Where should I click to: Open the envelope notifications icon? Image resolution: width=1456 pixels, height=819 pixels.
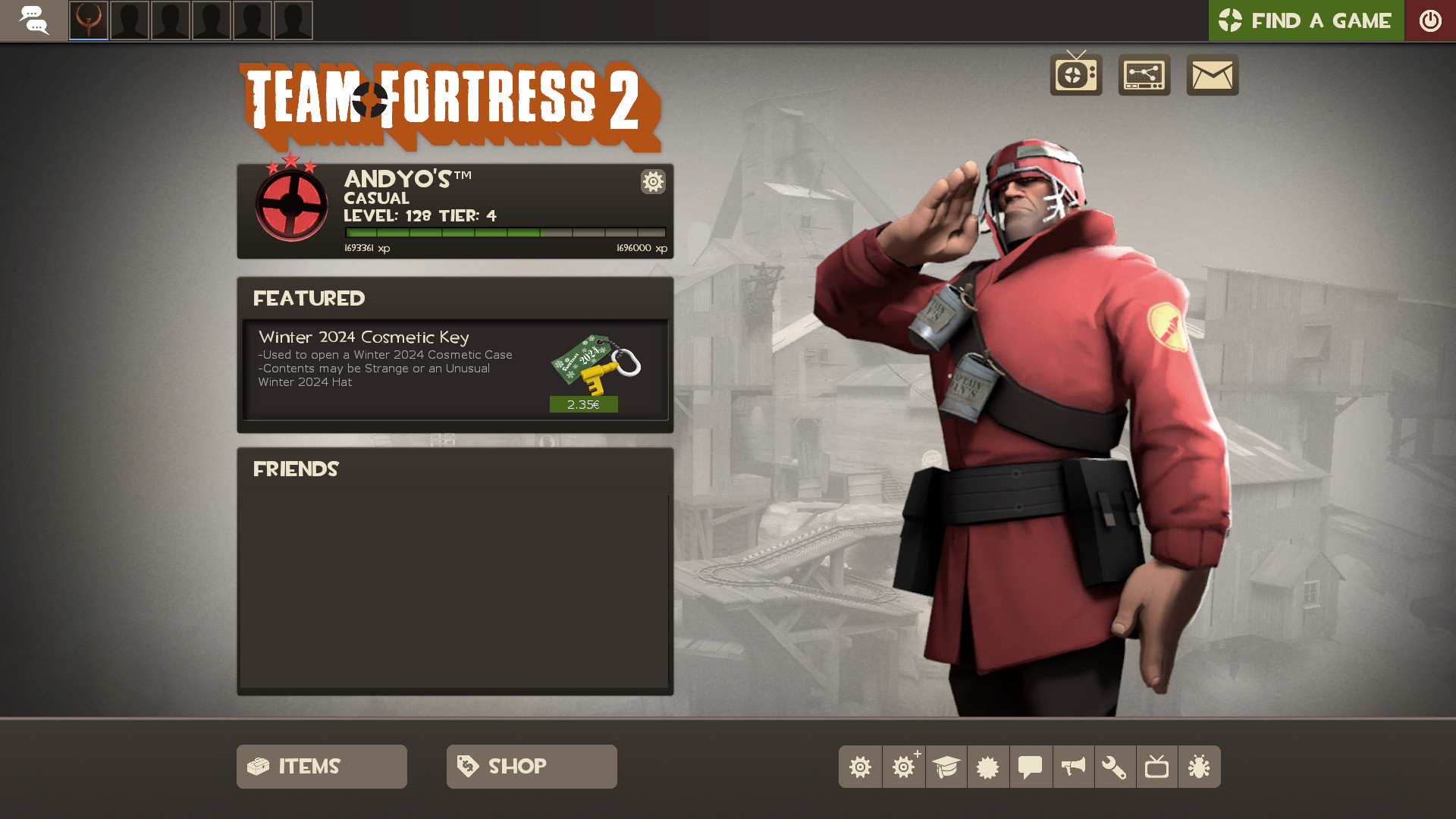tap(1212, 75)
